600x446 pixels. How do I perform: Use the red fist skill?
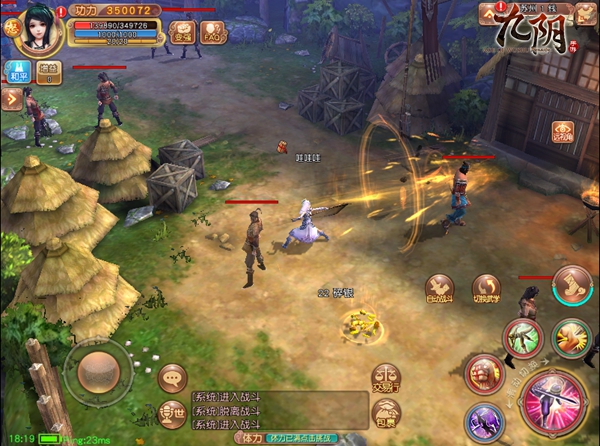[x=486, y=374]
